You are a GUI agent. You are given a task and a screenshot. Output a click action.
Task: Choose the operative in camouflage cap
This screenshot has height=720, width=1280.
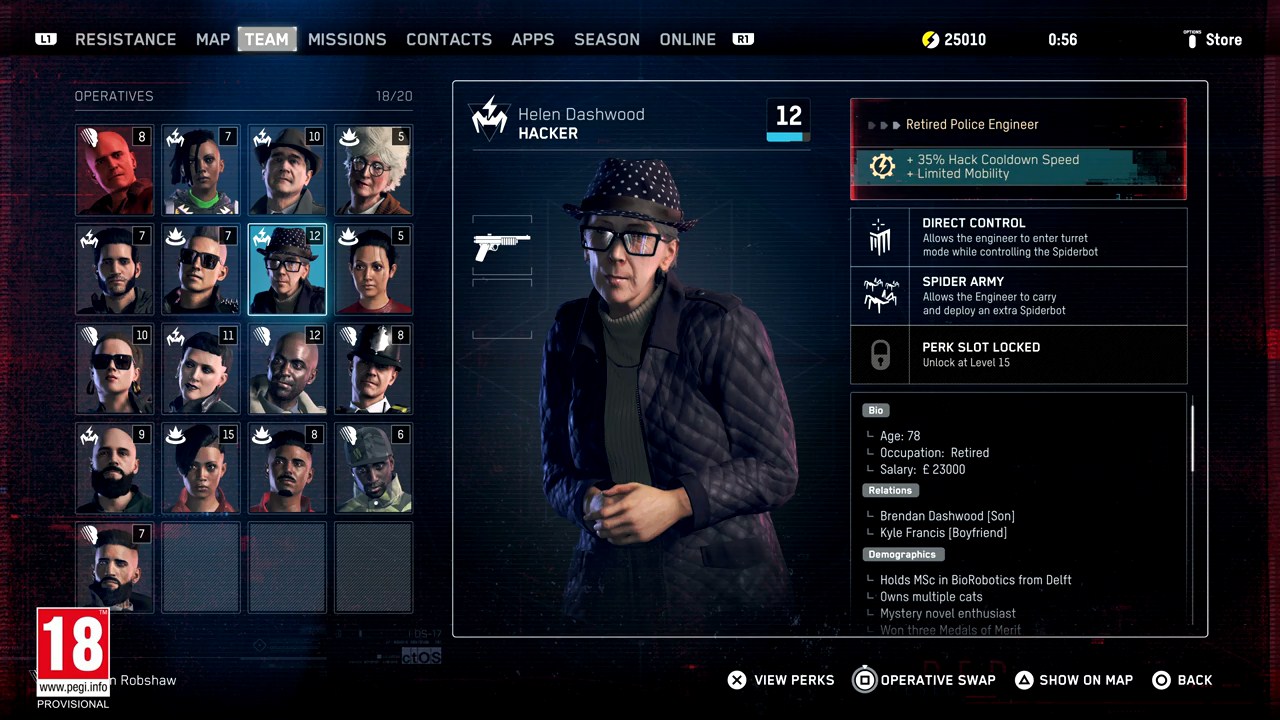point(373,468)
